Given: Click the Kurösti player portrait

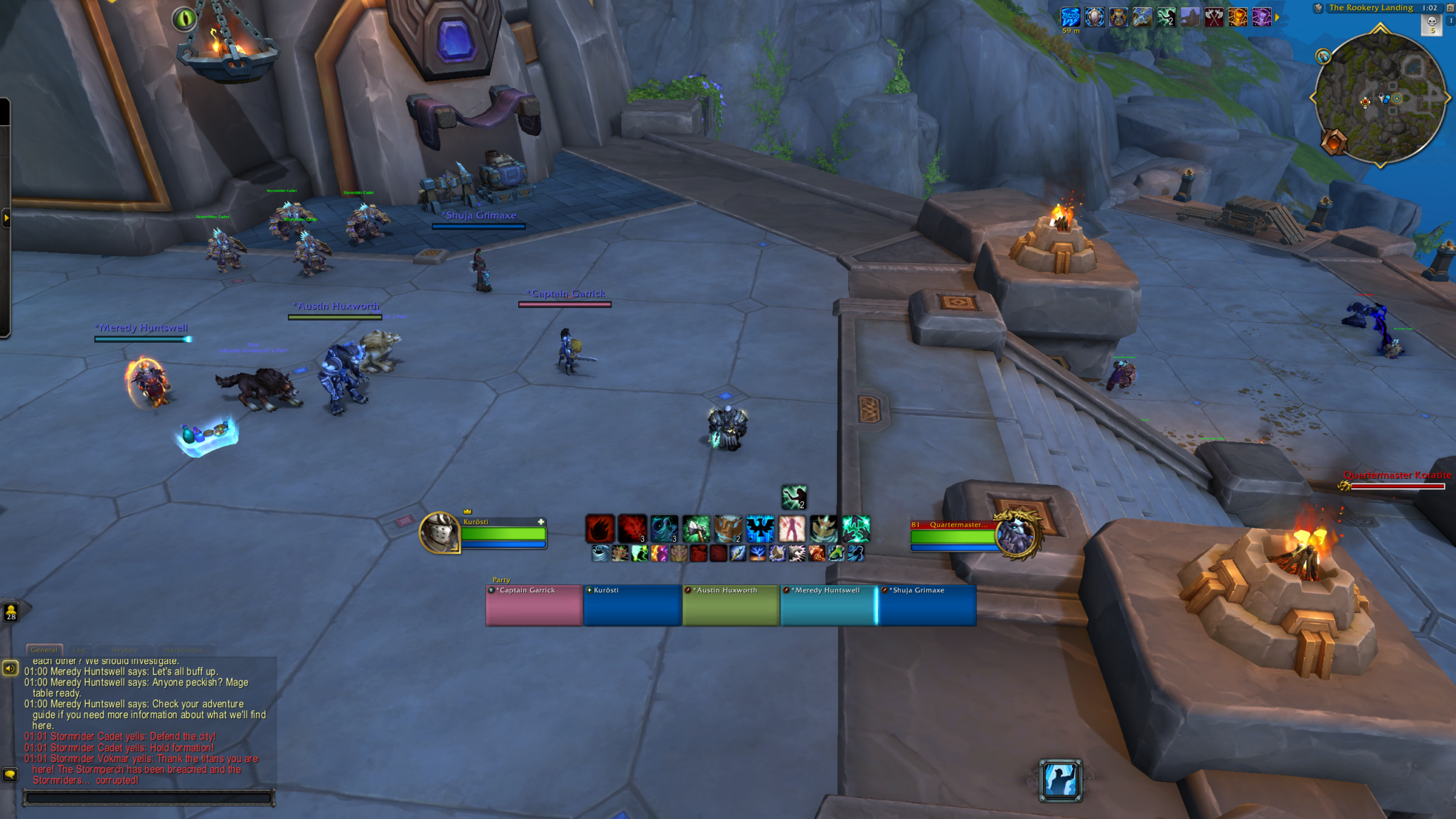Looking at the screenshot, I should click(439, 532).
